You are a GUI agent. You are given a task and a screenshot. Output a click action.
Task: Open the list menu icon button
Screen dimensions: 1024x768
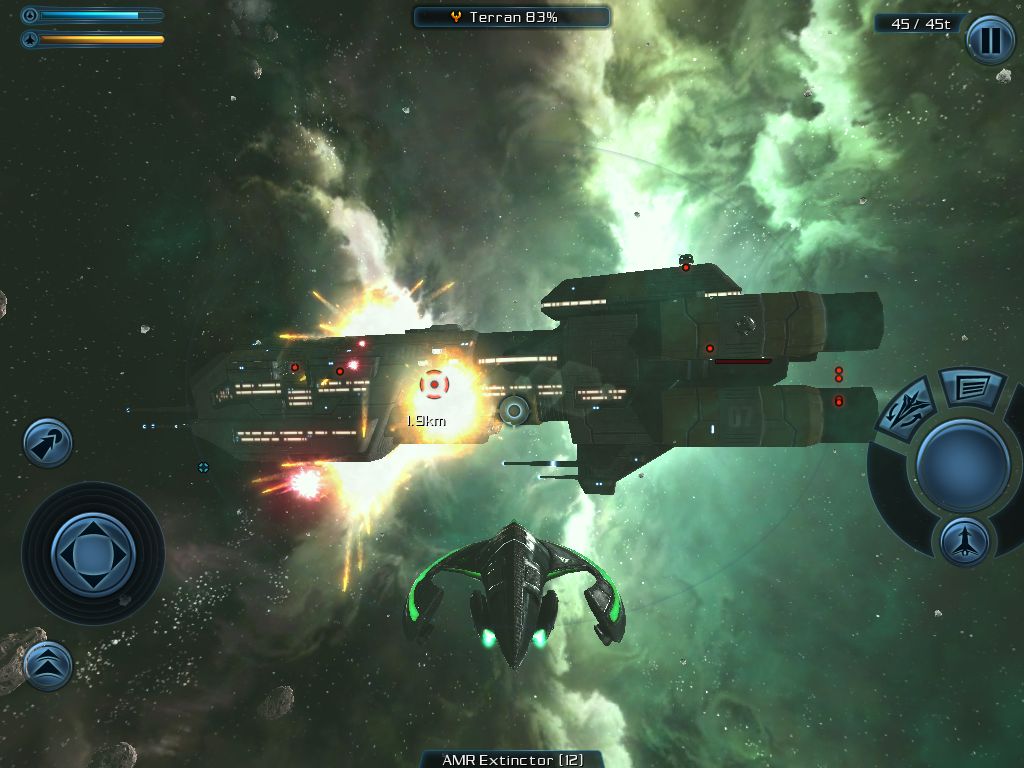tap(970, 387)
